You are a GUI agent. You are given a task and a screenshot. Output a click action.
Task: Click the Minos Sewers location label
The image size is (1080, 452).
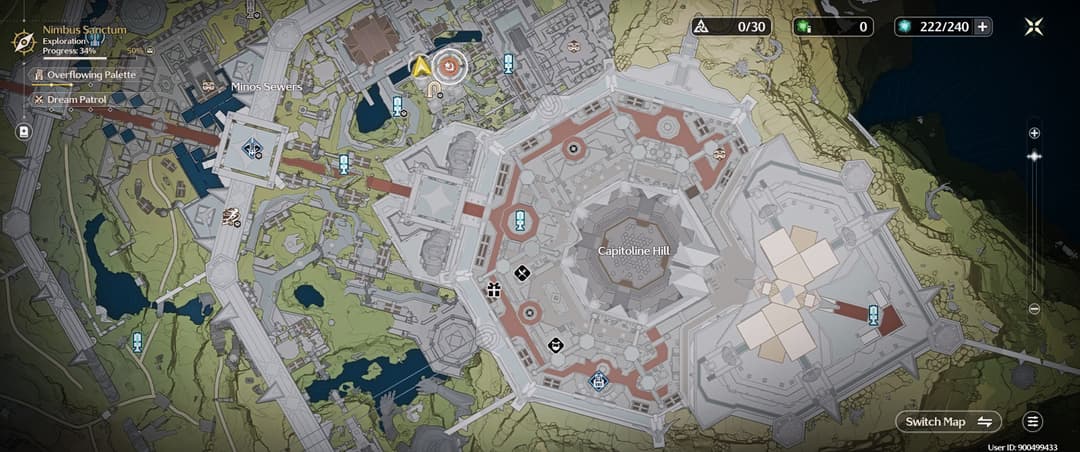266,87
